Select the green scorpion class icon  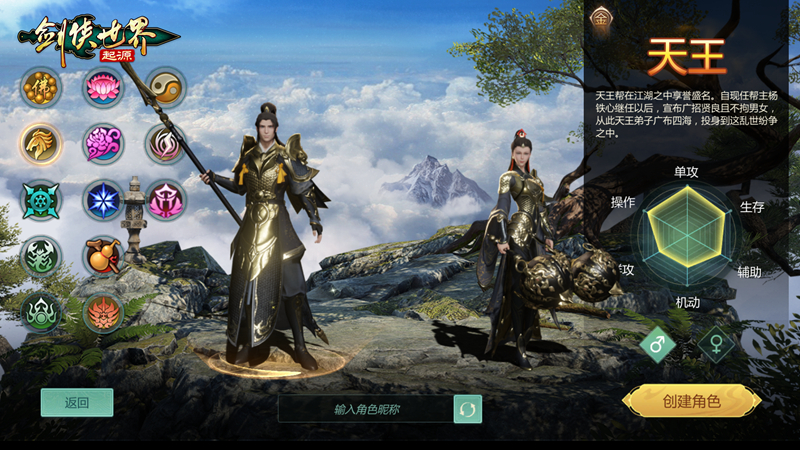point(41,256)
